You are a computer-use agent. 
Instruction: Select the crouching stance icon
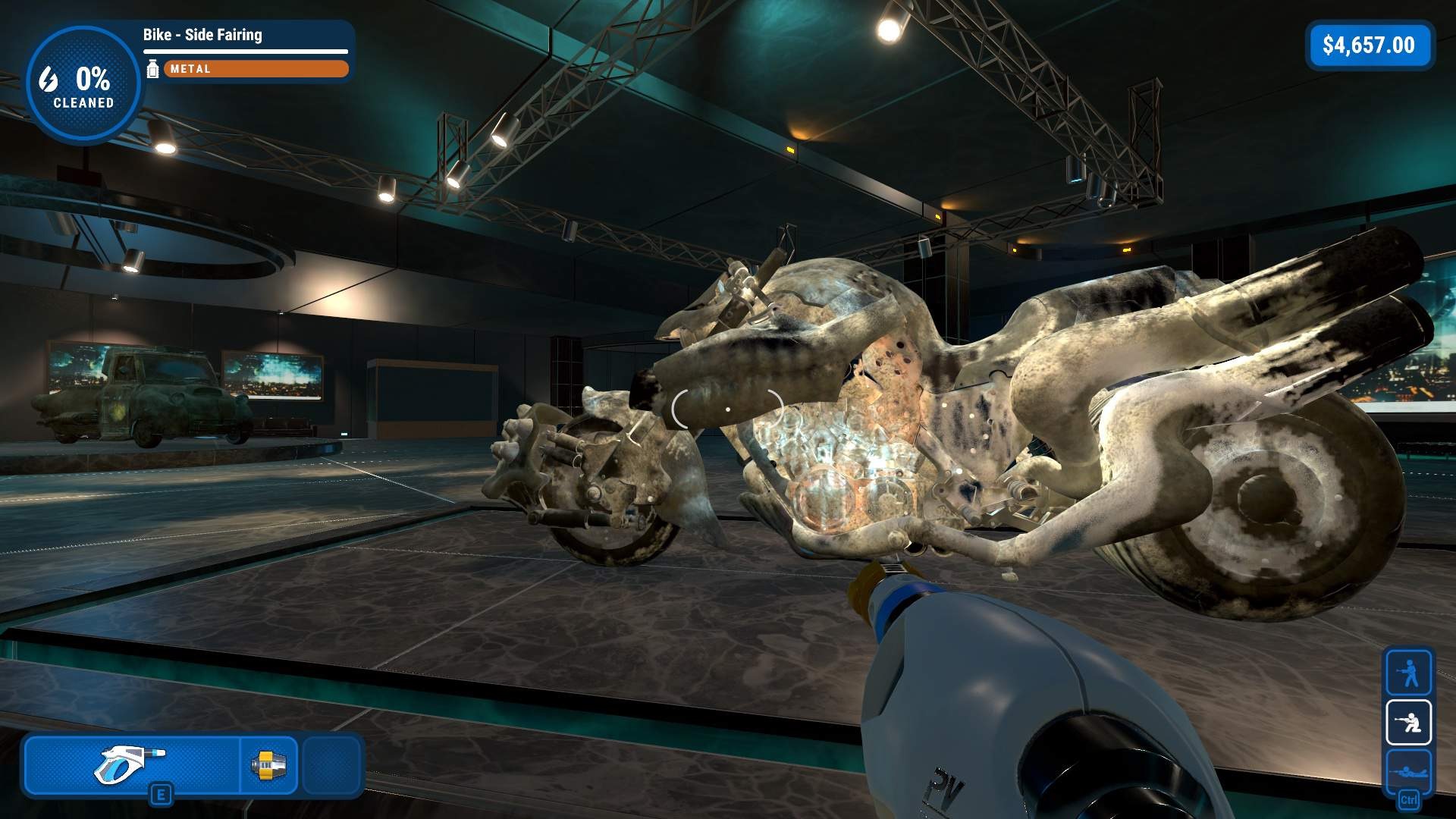pos(1408,722)
